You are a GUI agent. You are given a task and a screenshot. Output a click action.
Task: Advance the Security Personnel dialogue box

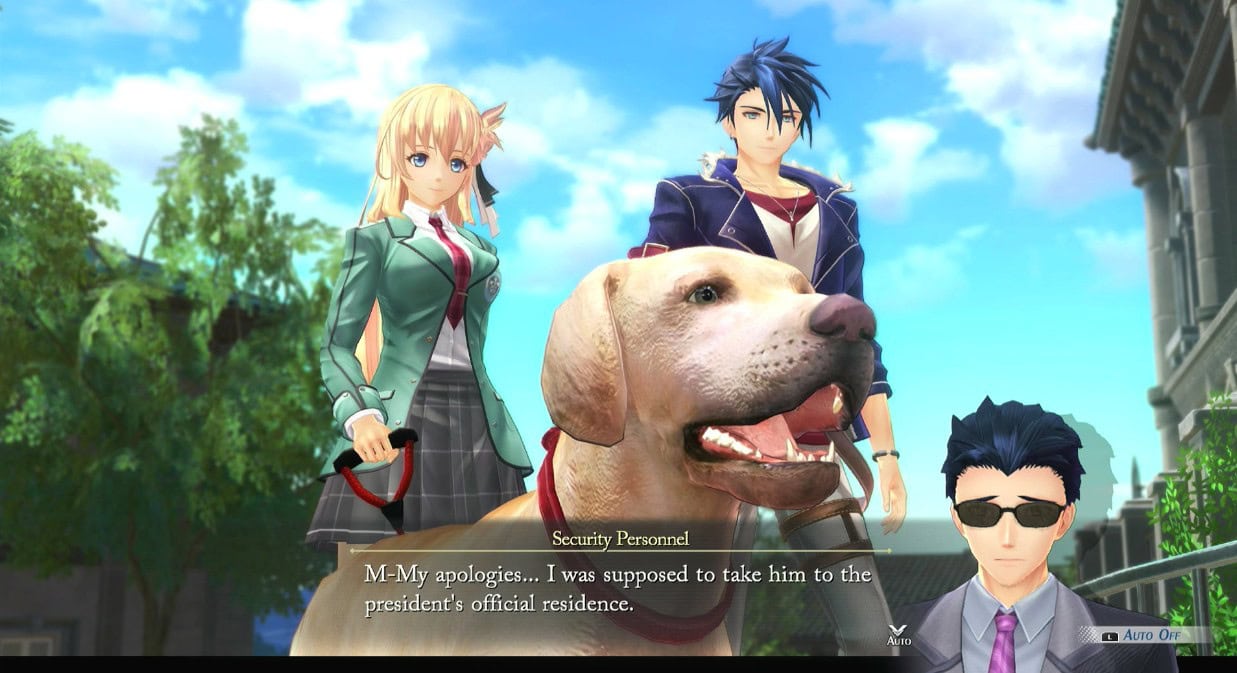pyautogui.click(x=618, y=590)
